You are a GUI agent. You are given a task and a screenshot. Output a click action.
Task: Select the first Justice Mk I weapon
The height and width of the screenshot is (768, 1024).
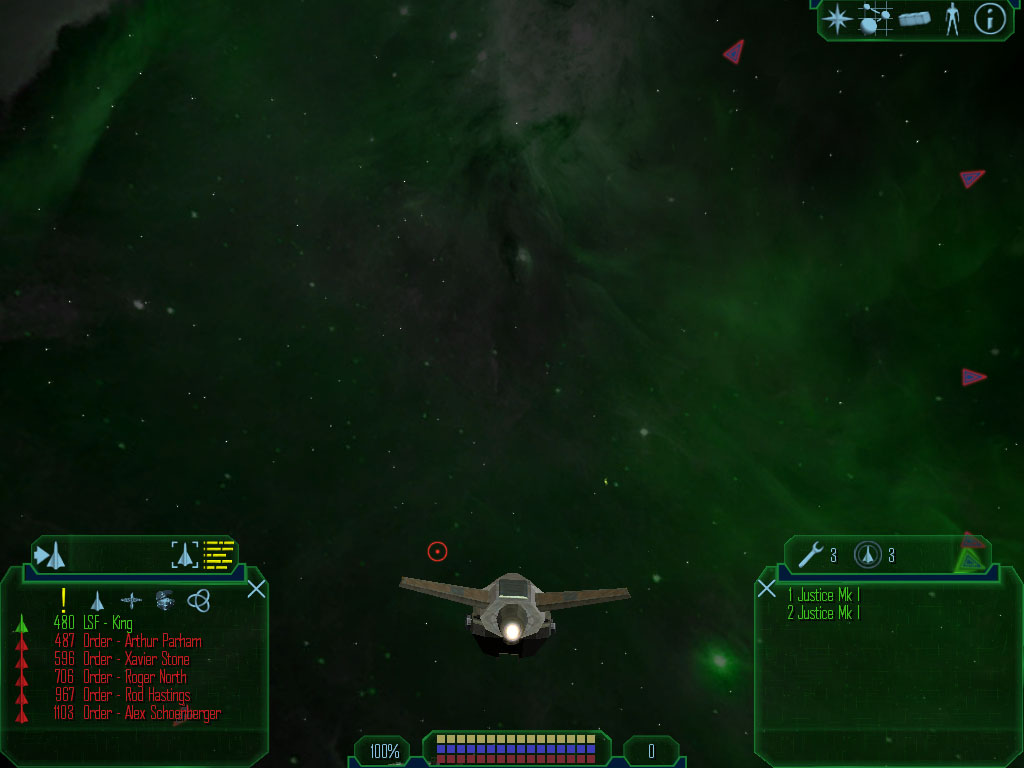click(823, 596)
